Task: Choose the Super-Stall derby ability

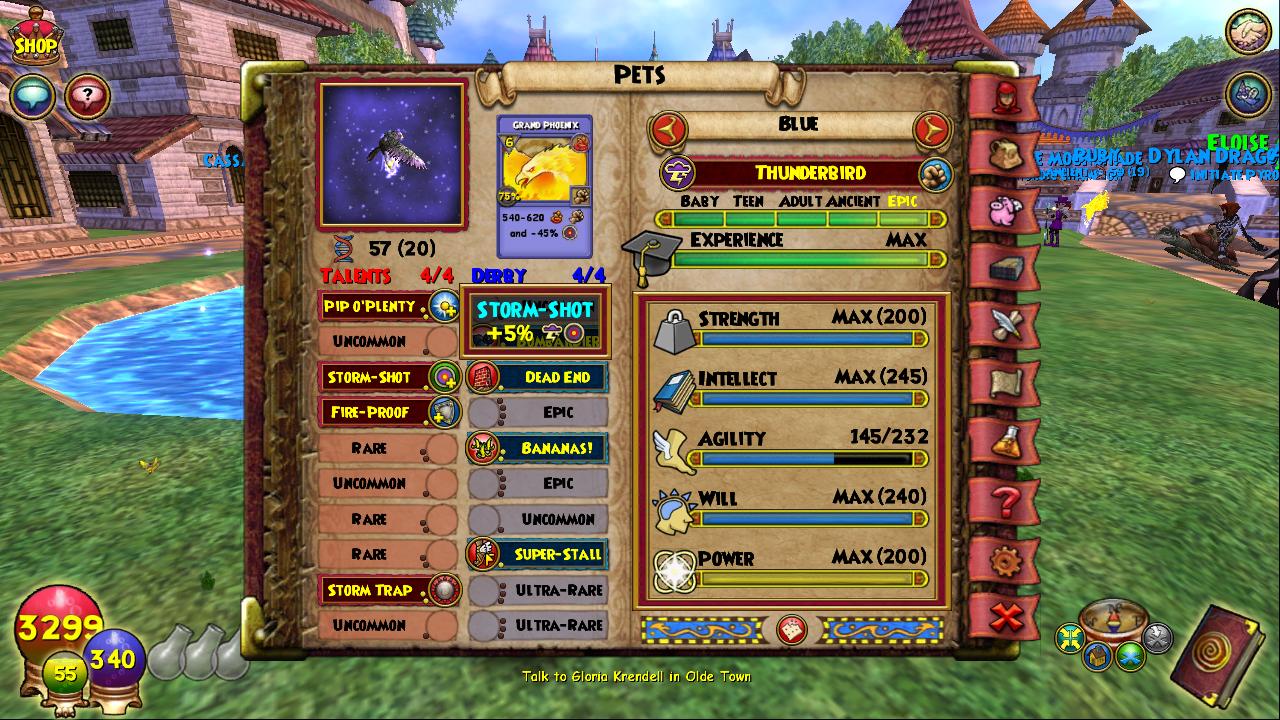Action: pyautogui.click(x=537, y=554)
